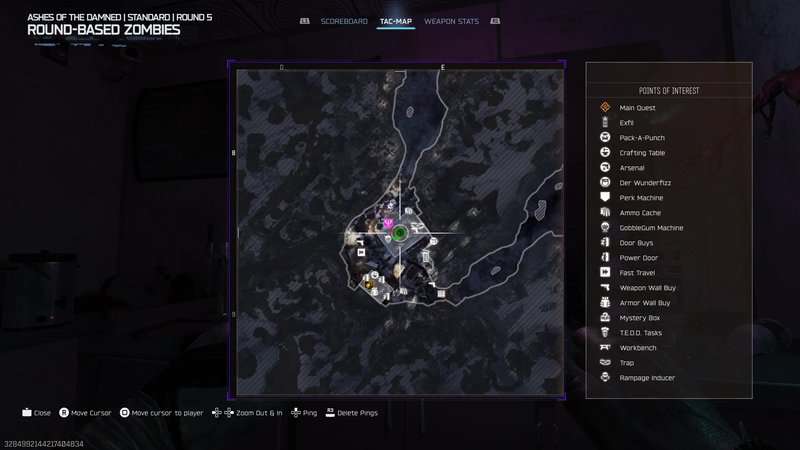Click the Rampage Inducer legend entry
800x450 pixels.
point(647,378)
